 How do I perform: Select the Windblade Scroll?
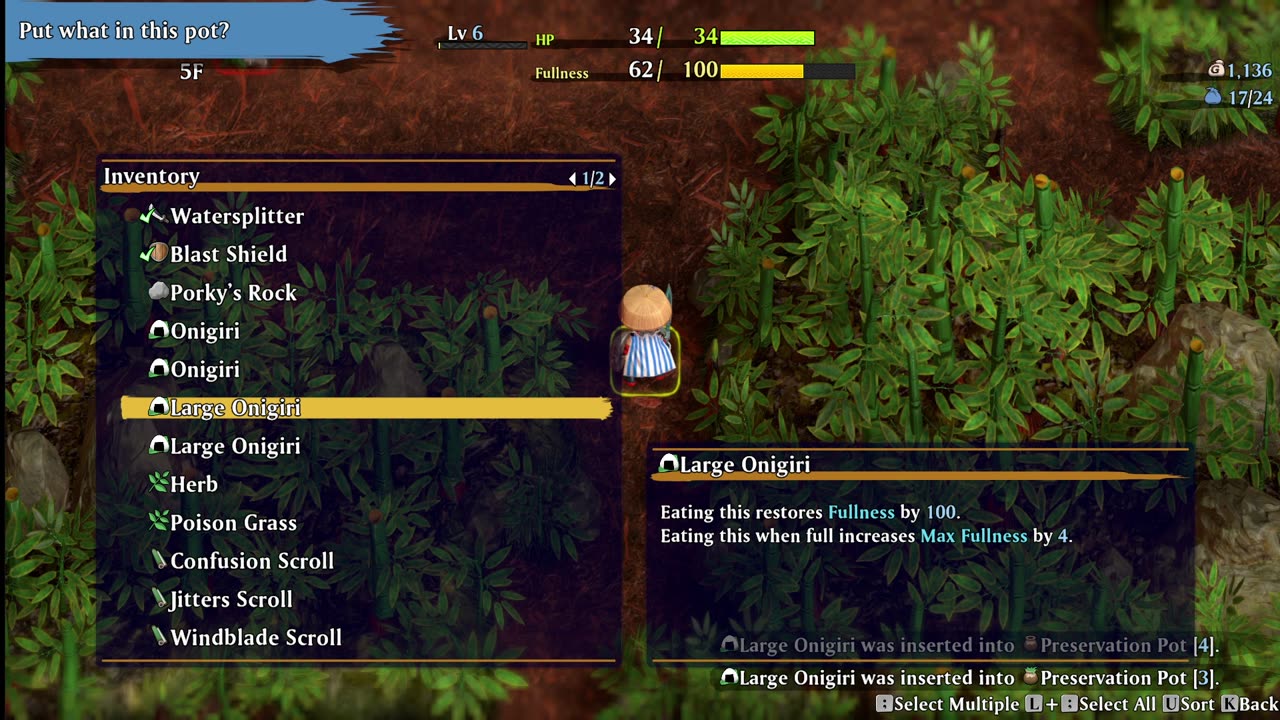pyautogui.click(x=256, y=638)
